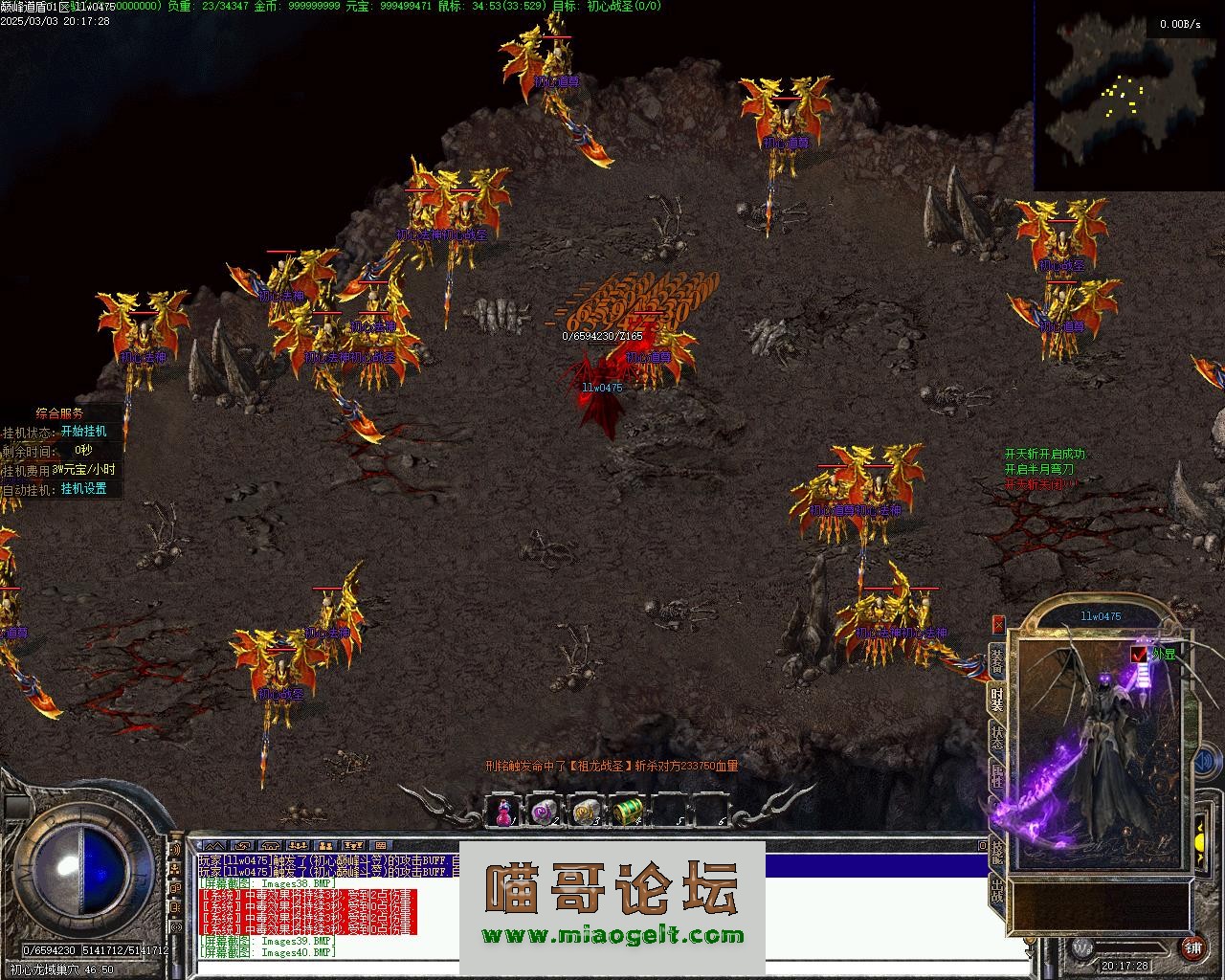The image size is (1225, 980).
Task: Select the 时装 fashion tab
Action: tap(996, 699)
